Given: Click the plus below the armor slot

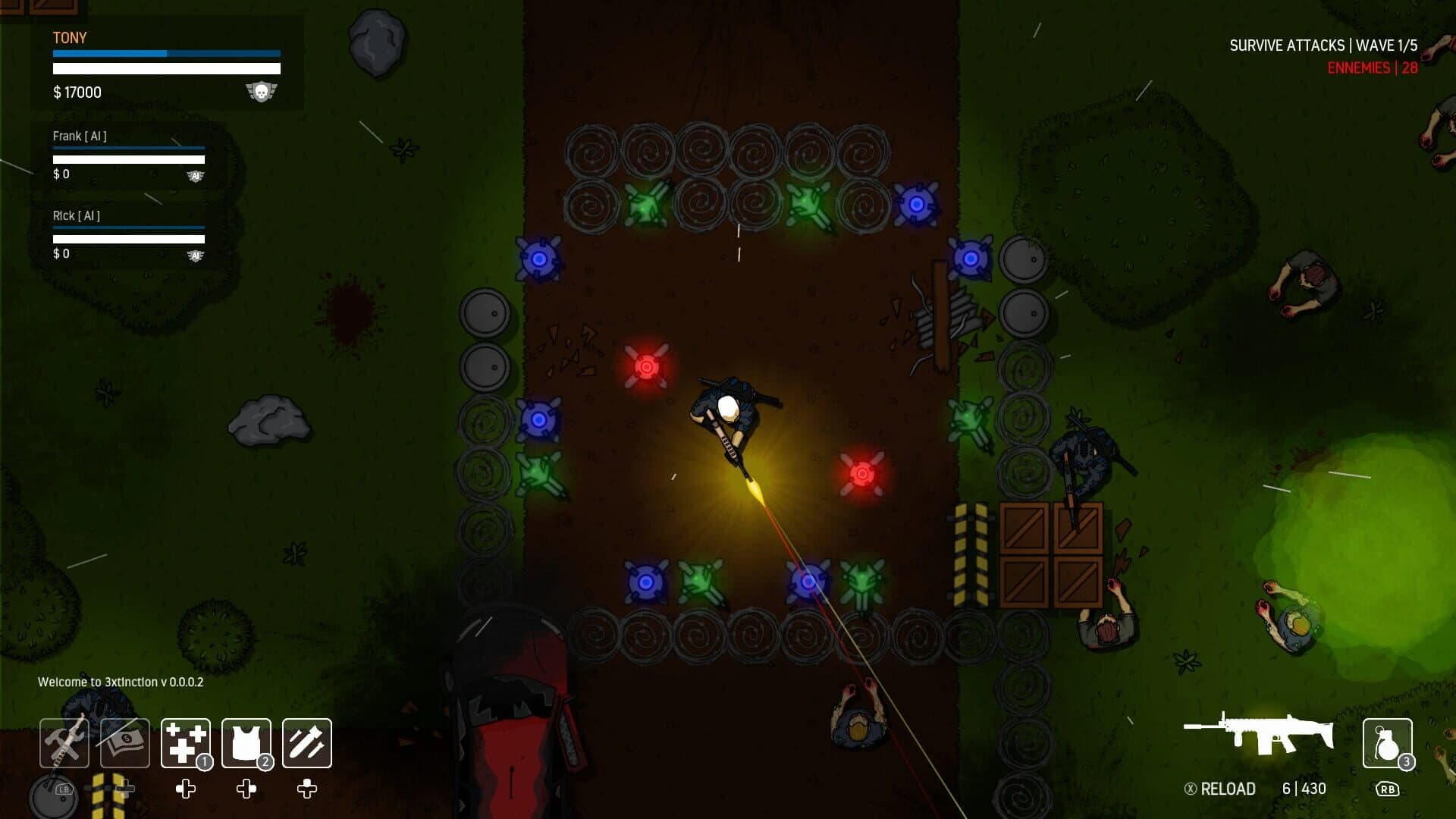Looking at the screenshot, I should 245,789.
